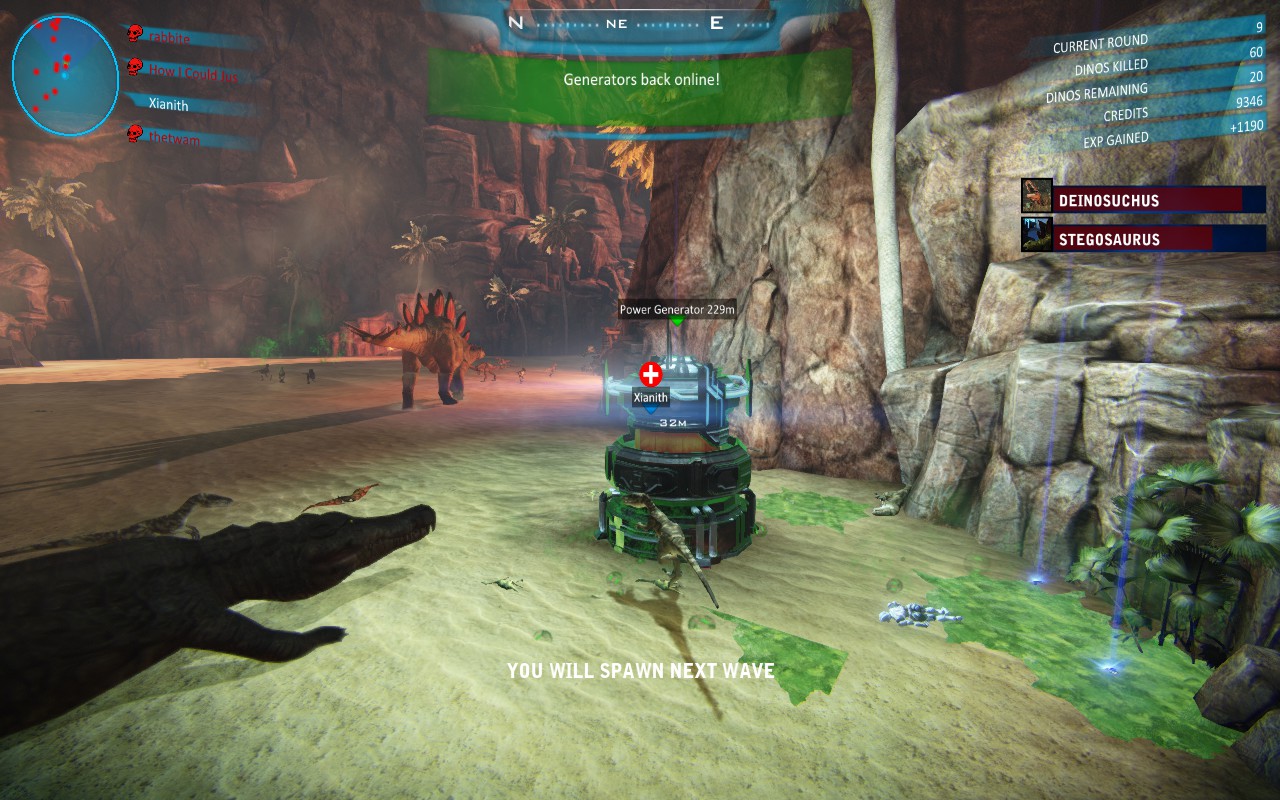Click the Power Generator 229m waypoint label
This screenshot has height=800, width=1280.
tap(677, 309)
